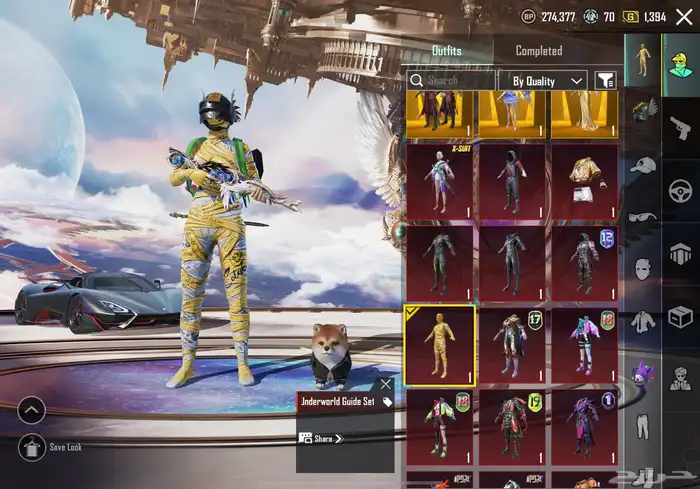The height and width of the screenshot is (489, 700).
Task: Show the cap headwear category
Action: tap(643, 165)
